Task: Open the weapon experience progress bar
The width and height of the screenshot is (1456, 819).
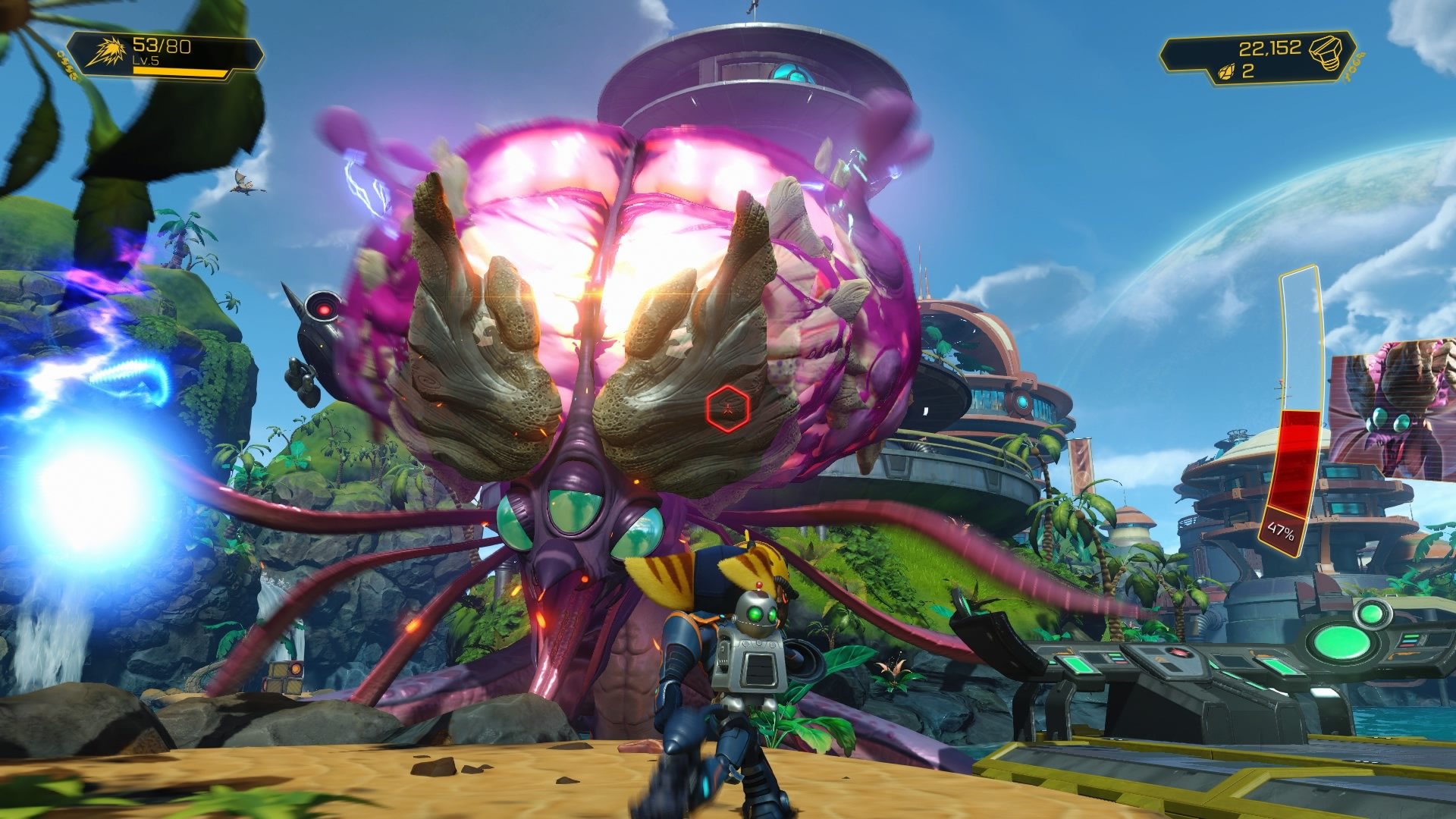Action: (x=180, y=72)
